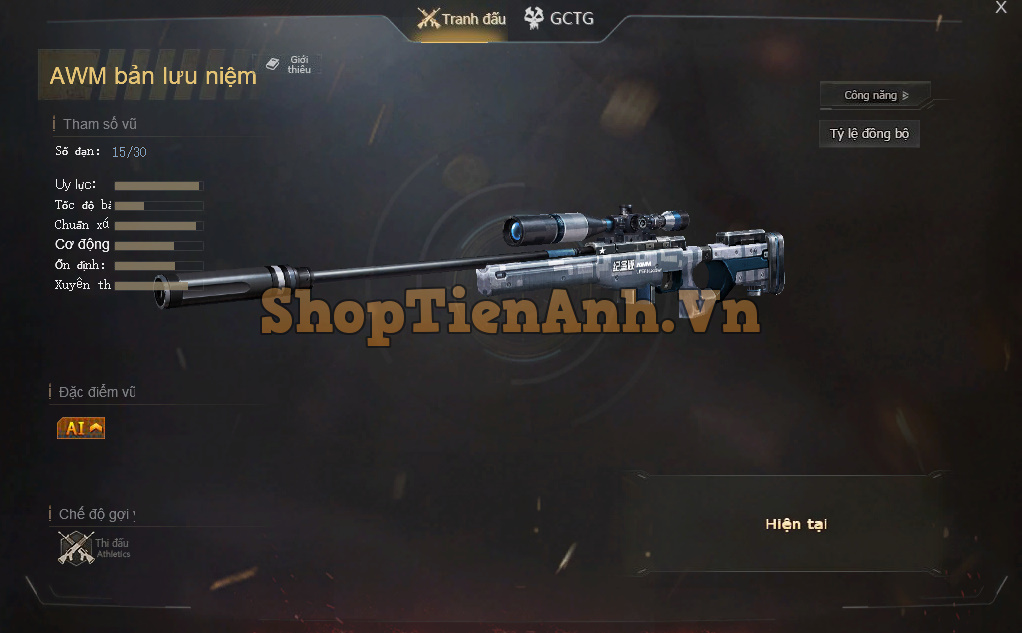Choose the Thi đấu Athletics mode icon
The width and height of the screenshot is (1022, 633).
pyautogui.click(x=77, y=548)
